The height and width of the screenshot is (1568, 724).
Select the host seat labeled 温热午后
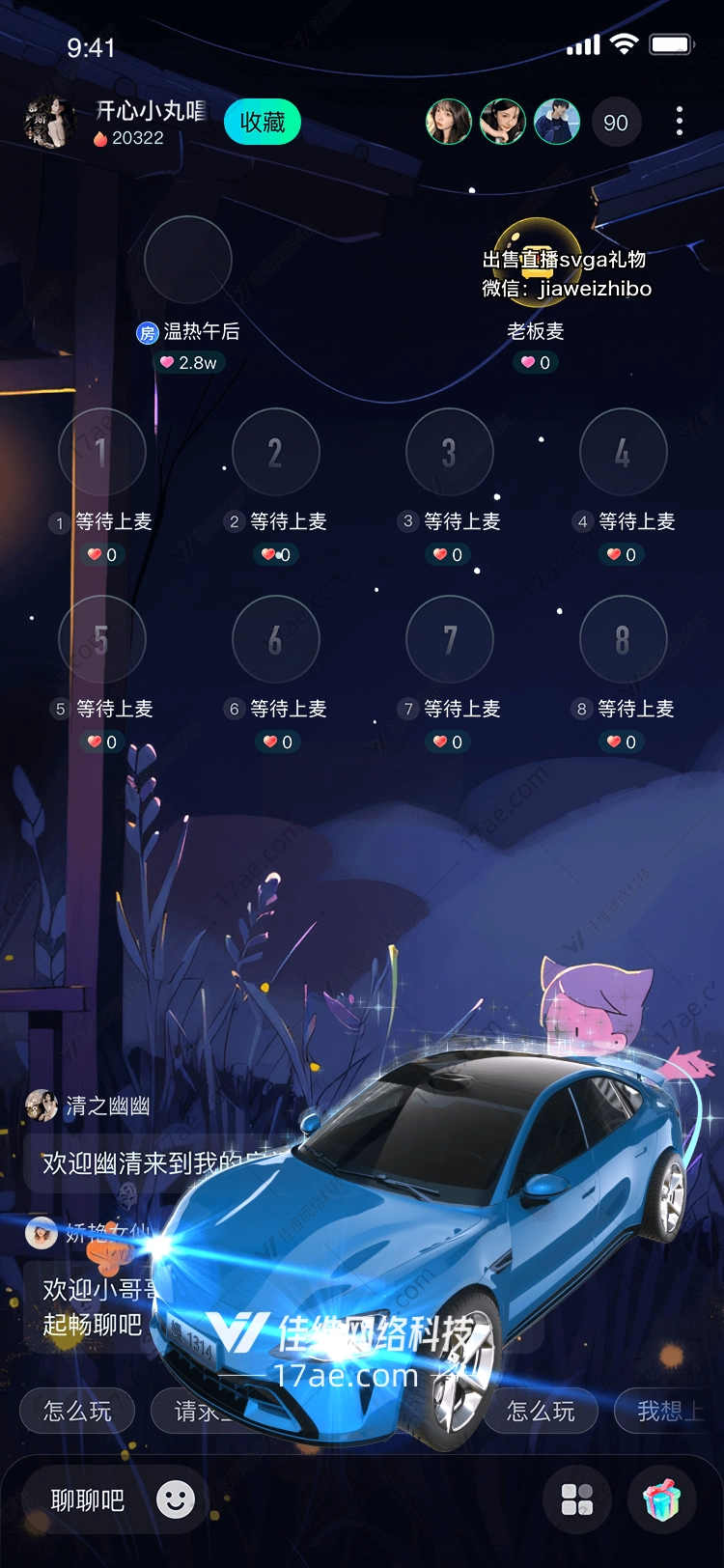tap(187, 260)
